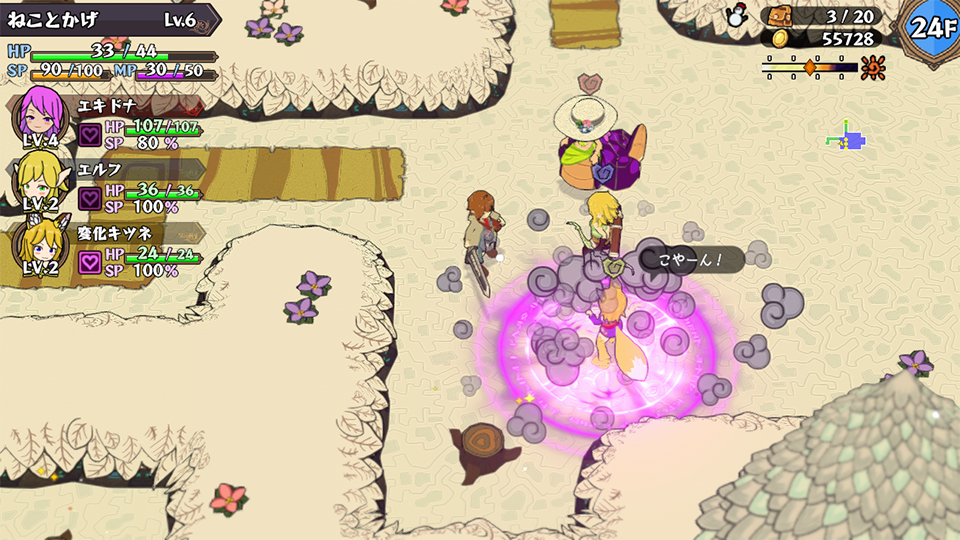Choose the 変化キツネ fox companion portrait
Screen dimensions: 960x540
(x=40, y=243)
